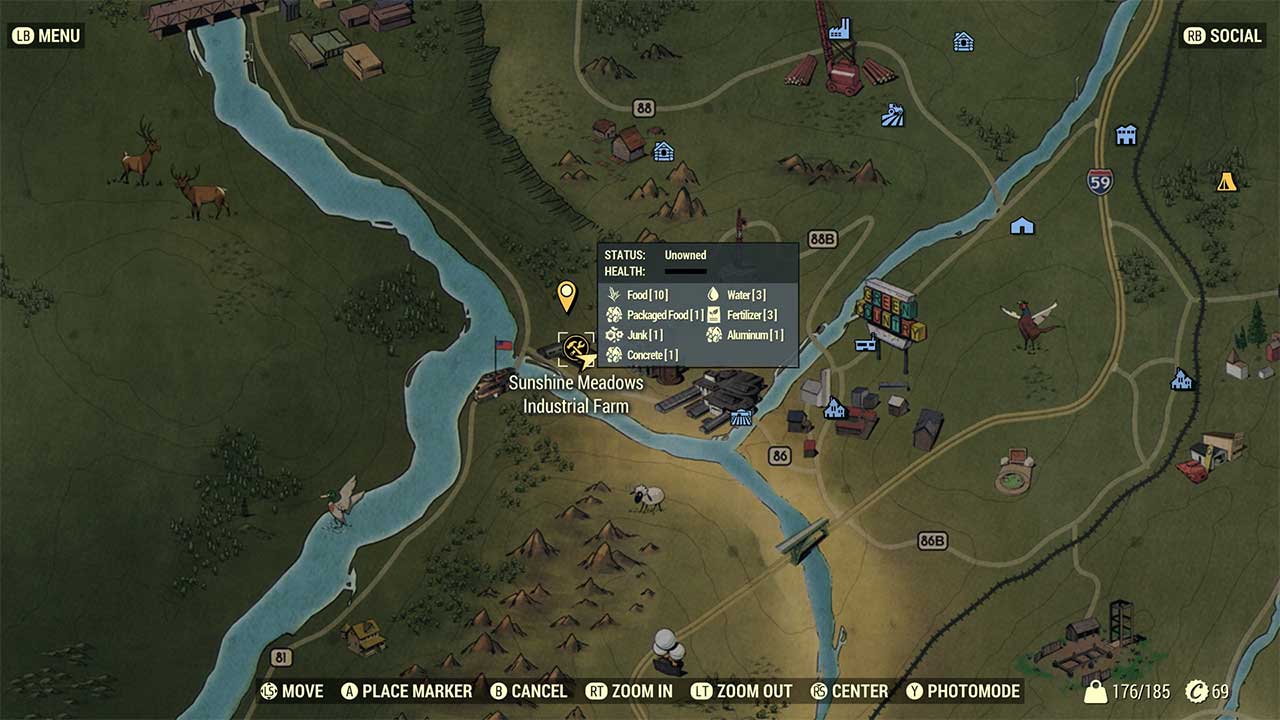Screen dimensions: 1280x720
Task: Click the orange tent icon near Interstate 59
Action: [x=1227, y=182]
